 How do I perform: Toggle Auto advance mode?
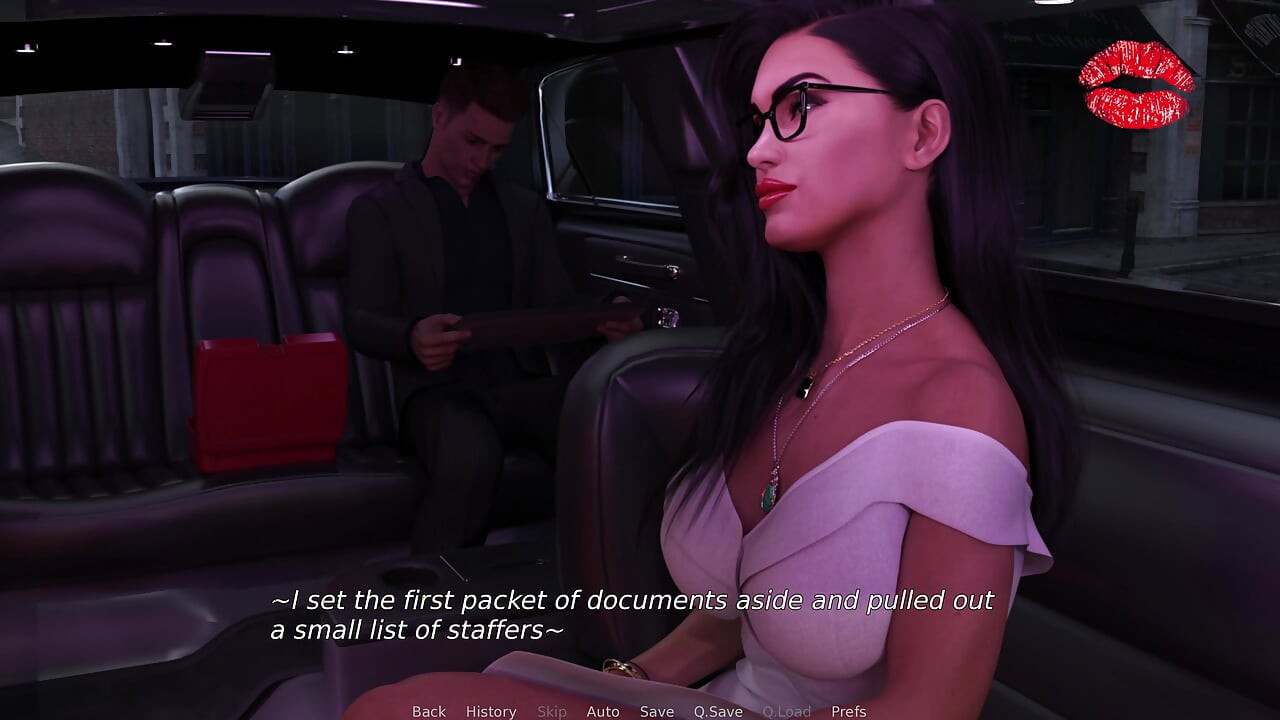(603, 711)
